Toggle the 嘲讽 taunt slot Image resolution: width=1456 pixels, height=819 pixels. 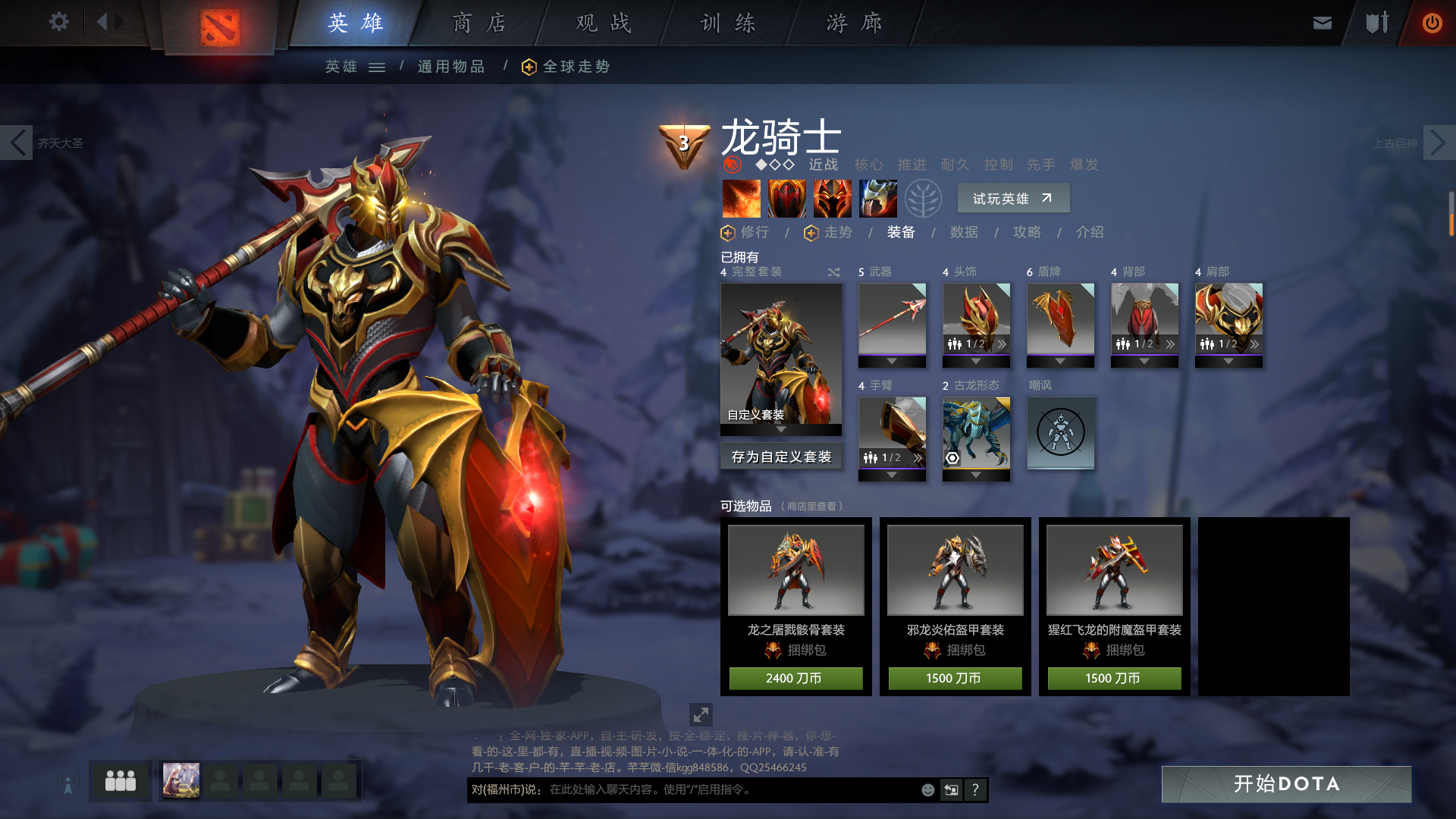tap(1060, 433)
